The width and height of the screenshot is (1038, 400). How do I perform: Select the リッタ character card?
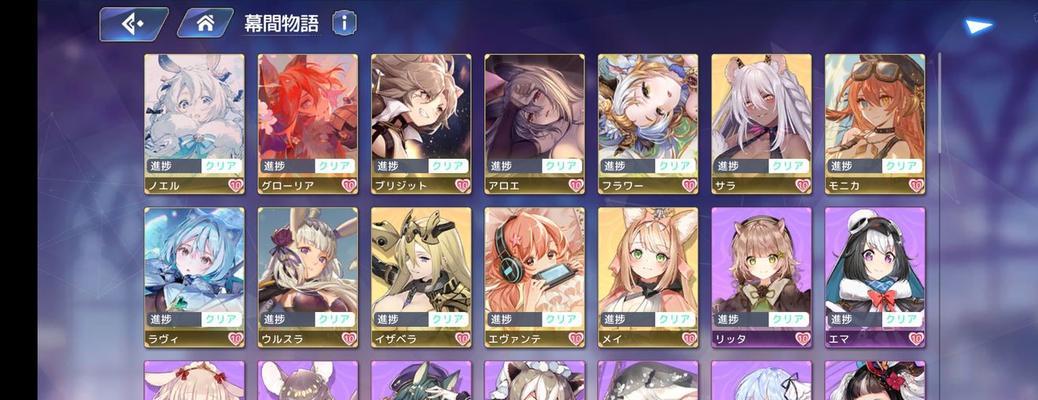click(x=761, y=275)
